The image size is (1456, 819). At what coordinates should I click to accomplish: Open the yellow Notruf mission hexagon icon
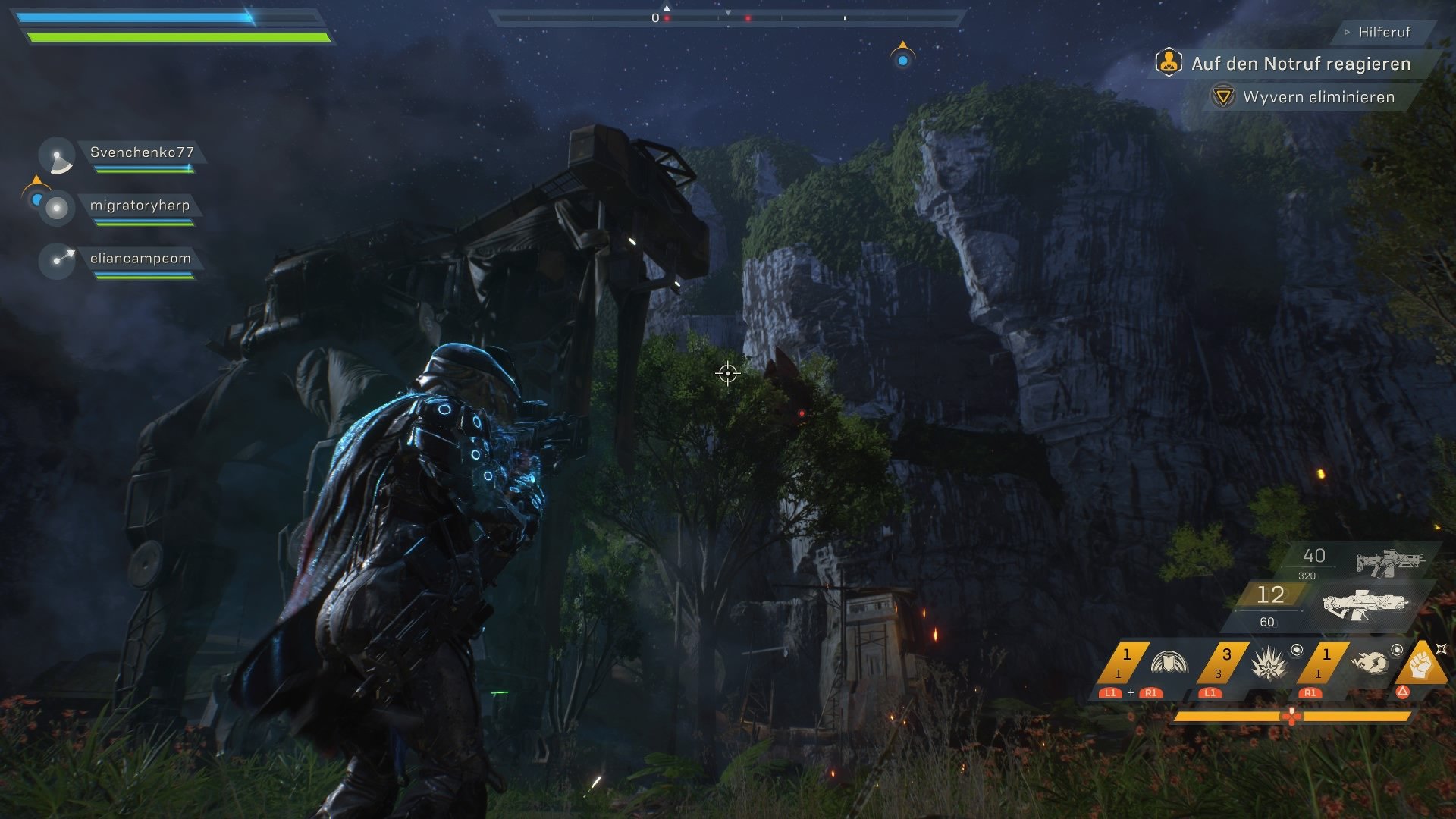point(1169,64)
